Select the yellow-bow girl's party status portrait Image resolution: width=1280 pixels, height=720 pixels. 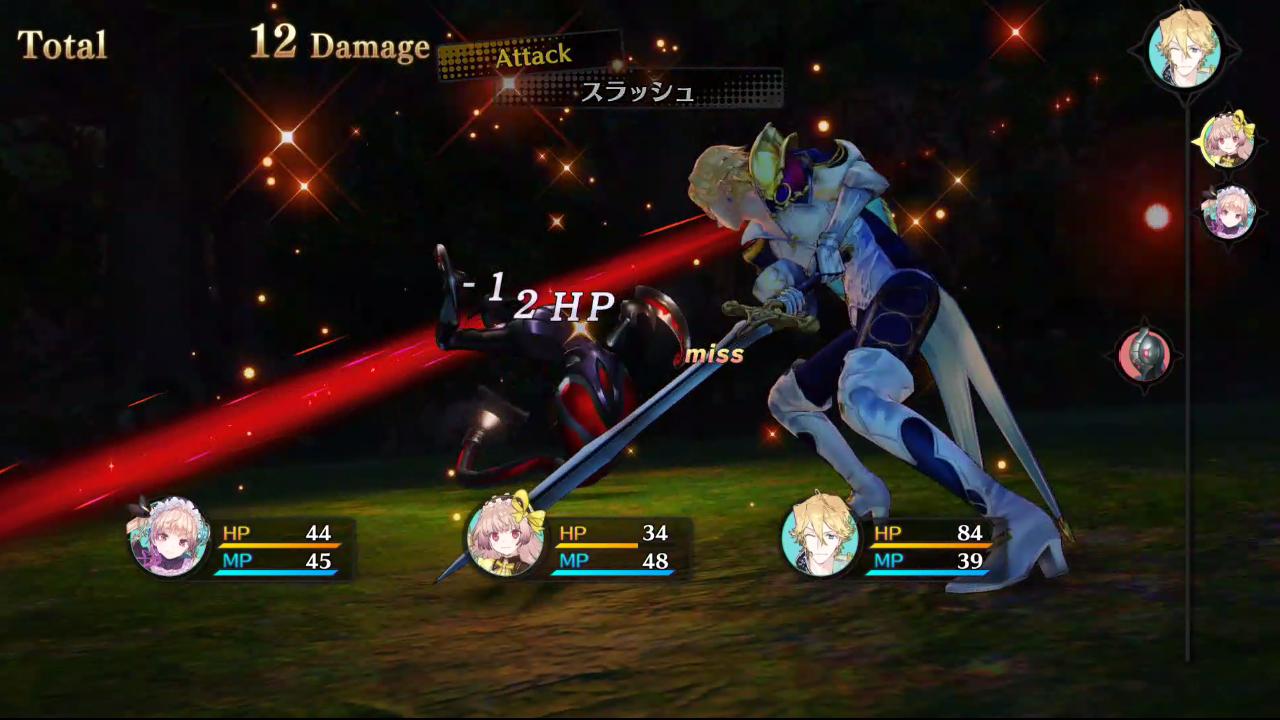pyautogui.click(x=506, y=540)
